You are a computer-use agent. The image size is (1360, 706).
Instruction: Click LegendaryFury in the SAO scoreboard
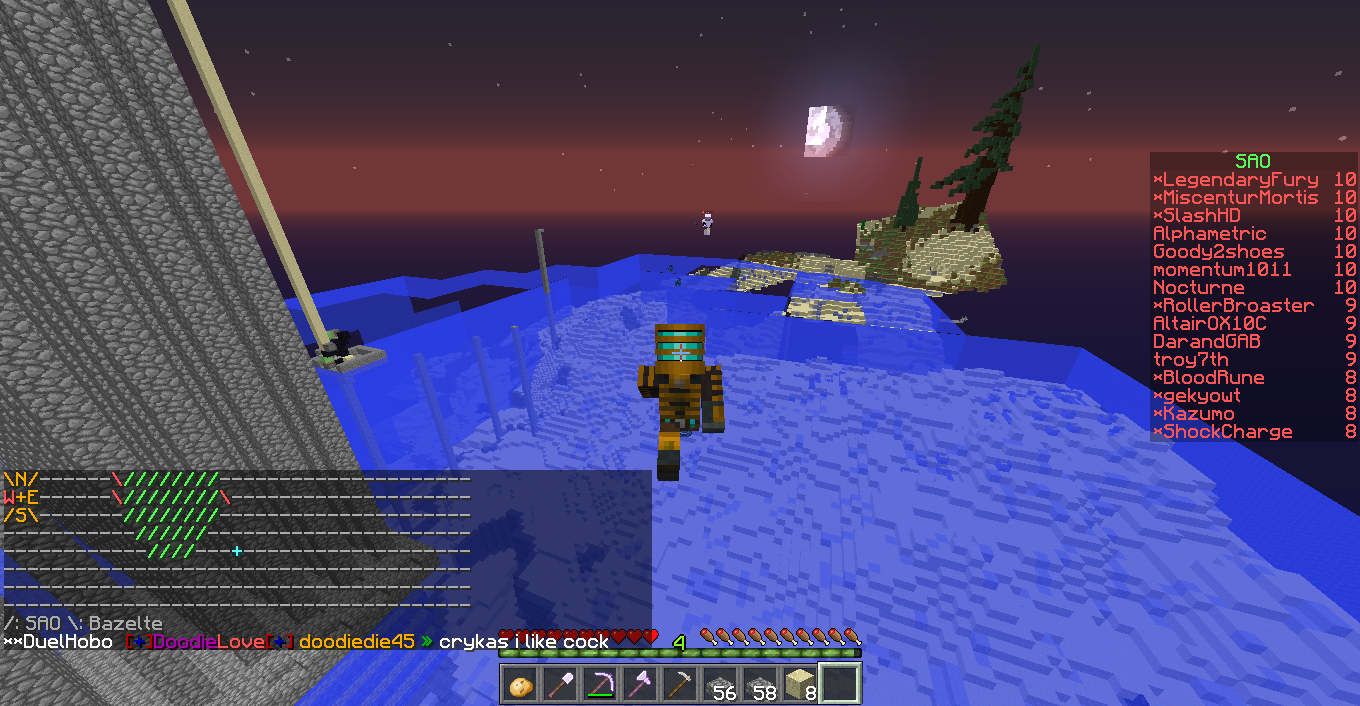1238,180
